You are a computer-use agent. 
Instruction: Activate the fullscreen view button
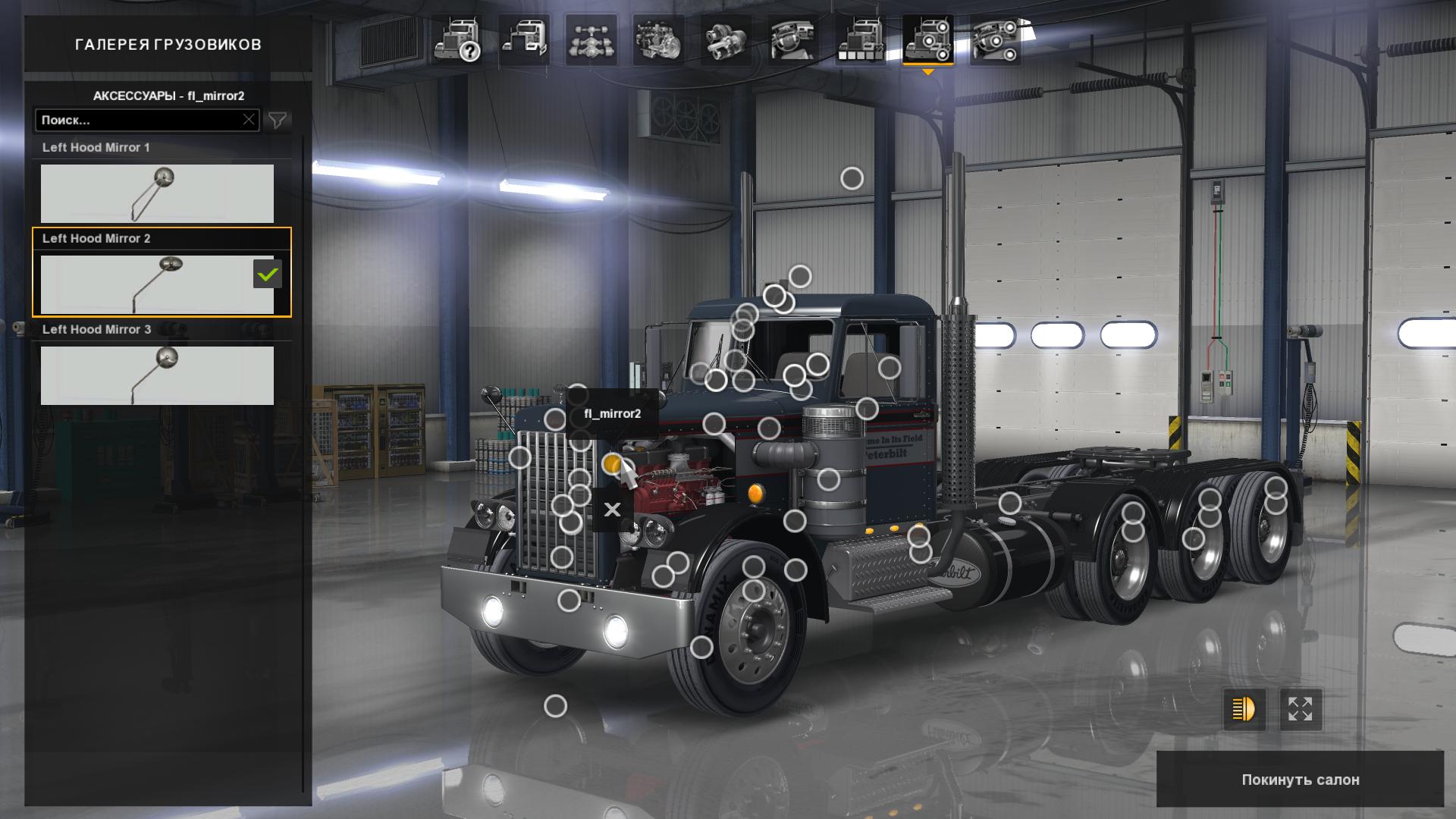[1300, 709]
